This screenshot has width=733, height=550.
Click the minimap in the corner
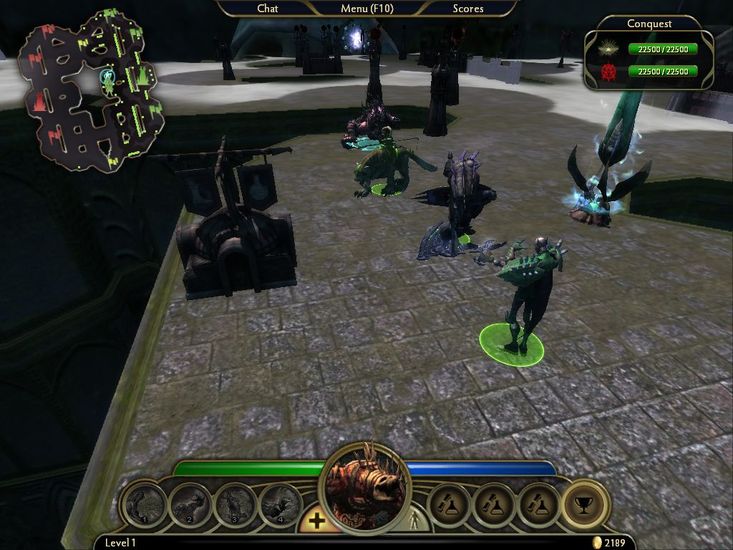(92, 88)
